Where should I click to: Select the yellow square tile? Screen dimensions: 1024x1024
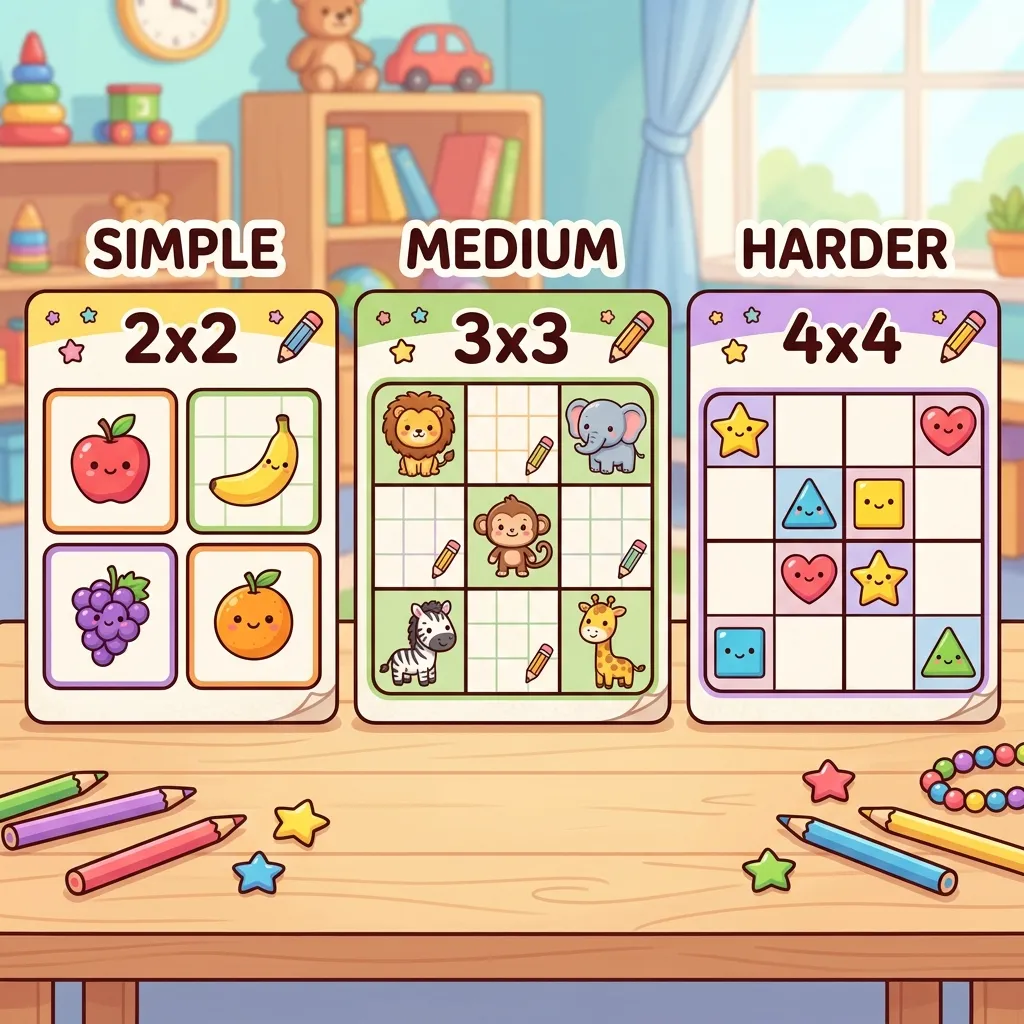(x=878, y=503)
